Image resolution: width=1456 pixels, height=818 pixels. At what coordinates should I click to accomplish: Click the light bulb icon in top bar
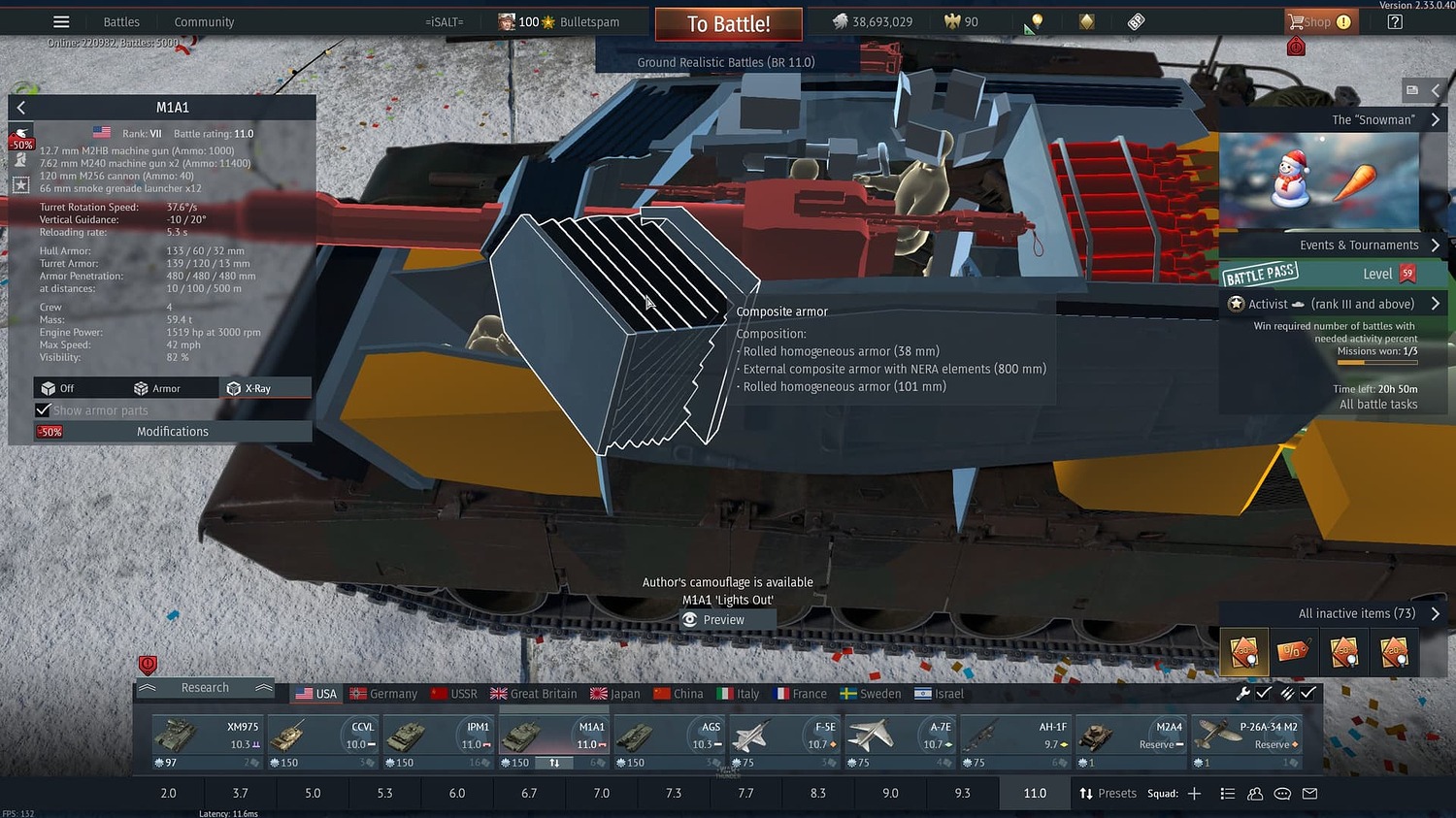1035,21
